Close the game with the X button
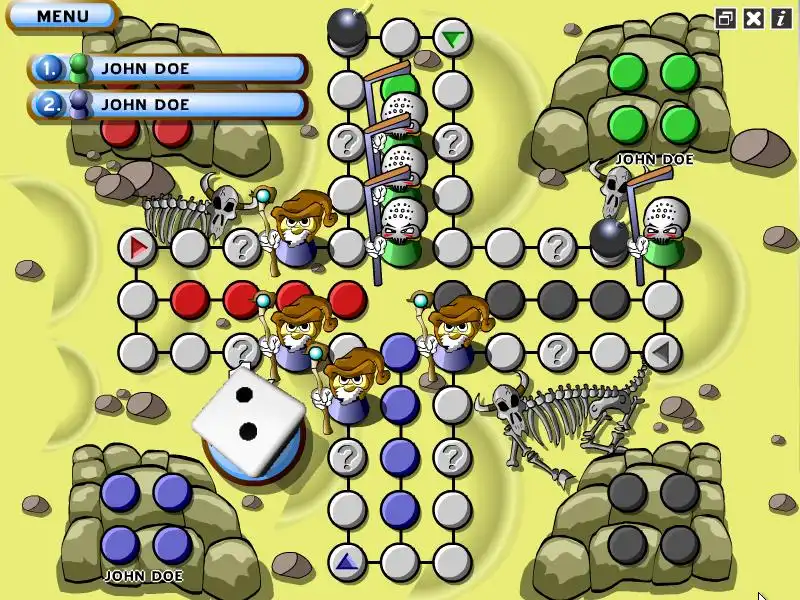The height and width of the screenshot is (600, 800). pos(754,18)
